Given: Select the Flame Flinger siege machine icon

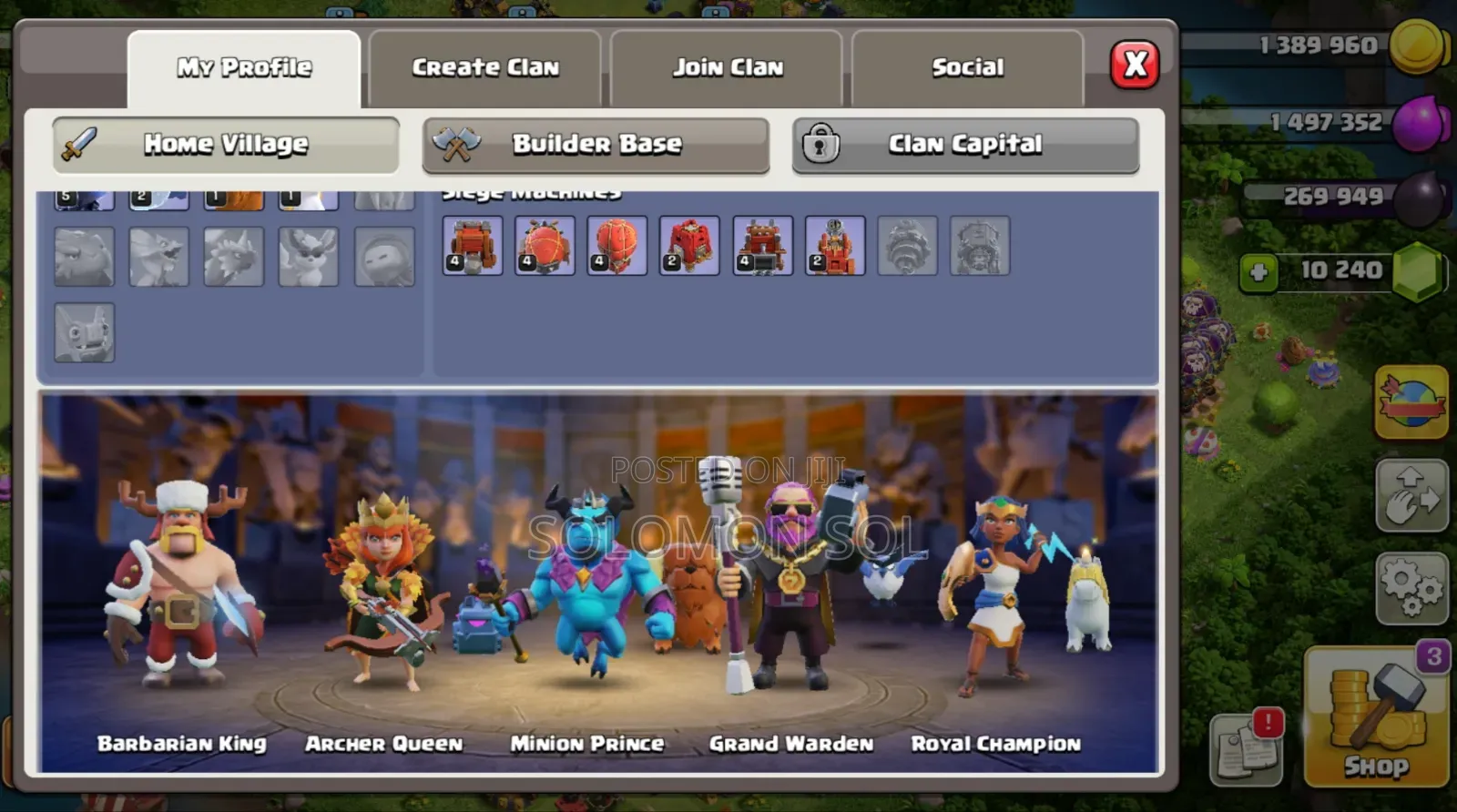Looking at the screenshot, I should 835,246.
